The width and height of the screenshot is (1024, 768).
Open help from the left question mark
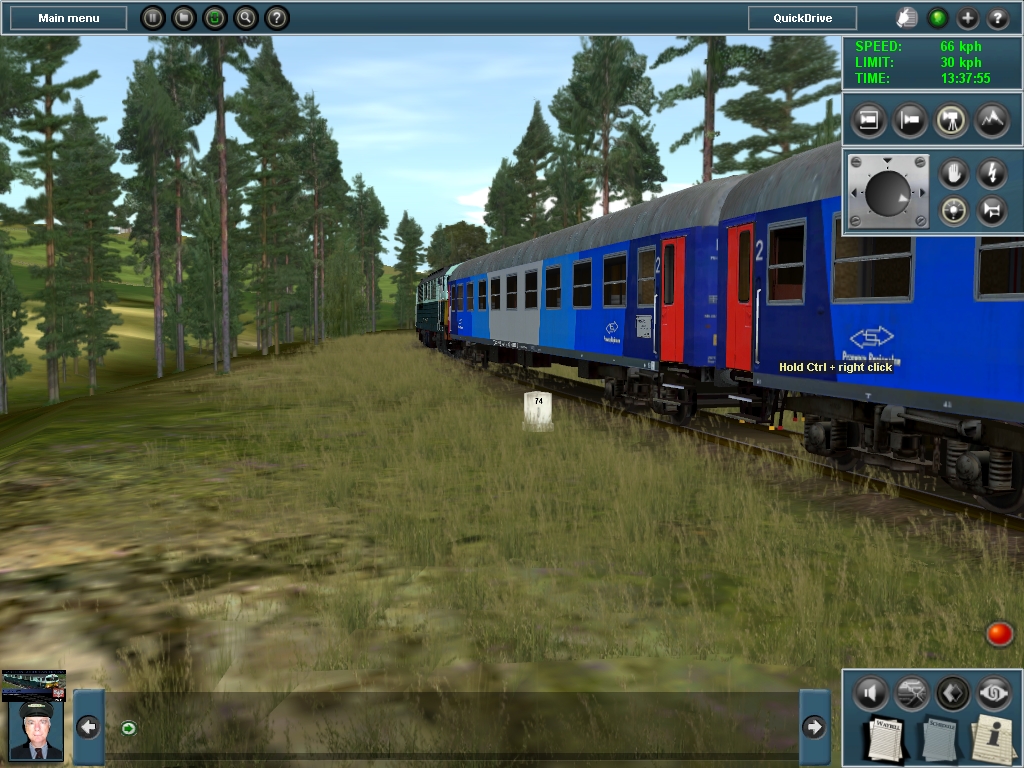click(x=277, y=18)
